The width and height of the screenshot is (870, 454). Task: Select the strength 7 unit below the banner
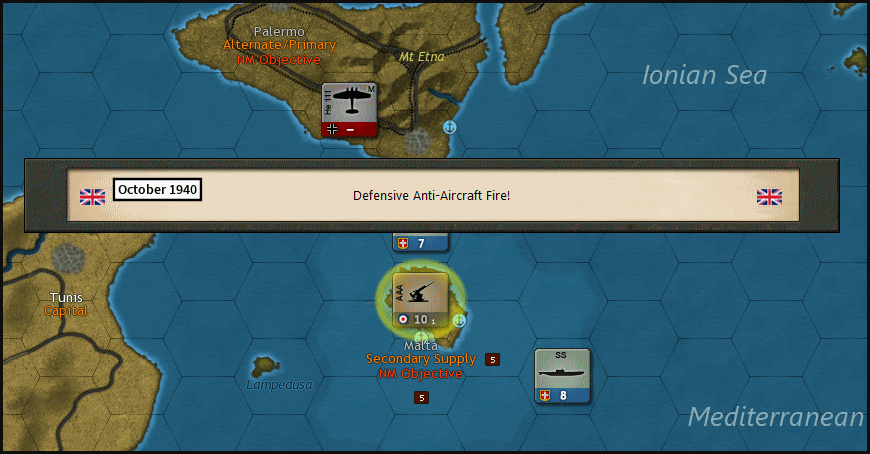tap(420, 243)
